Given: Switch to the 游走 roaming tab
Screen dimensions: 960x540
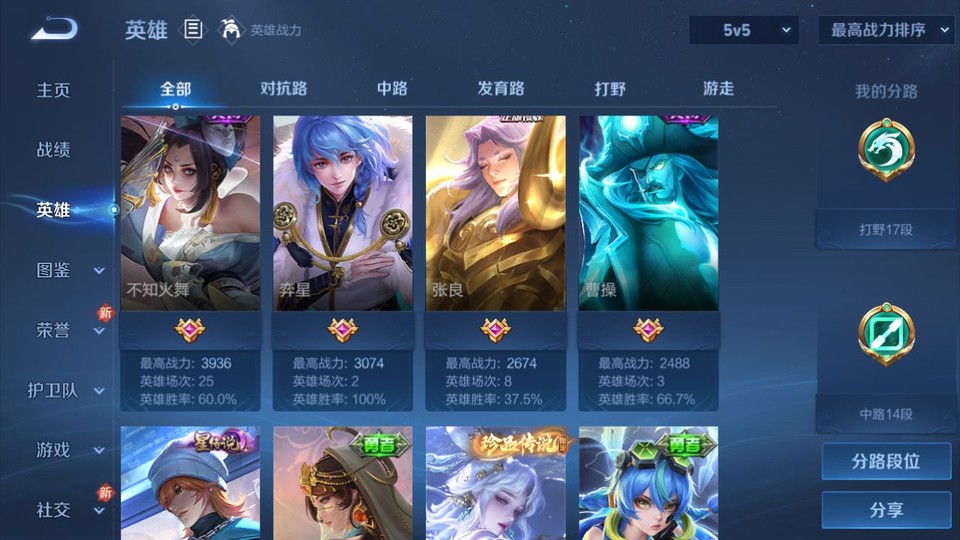Looking at the screenshot, I should 718,88.
